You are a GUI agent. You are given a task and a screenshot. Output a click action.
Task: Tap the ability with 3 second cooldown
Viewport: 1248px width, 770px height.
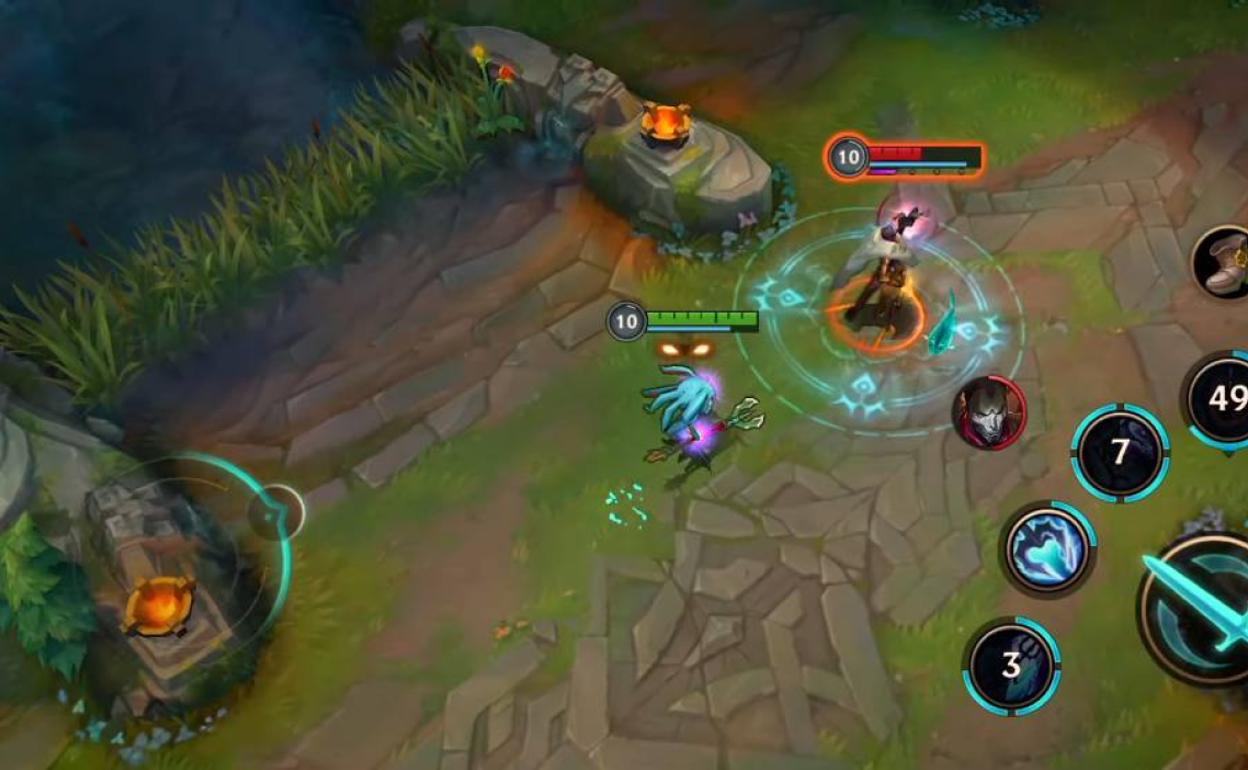pyautogui.click(x=1011, y=665)
